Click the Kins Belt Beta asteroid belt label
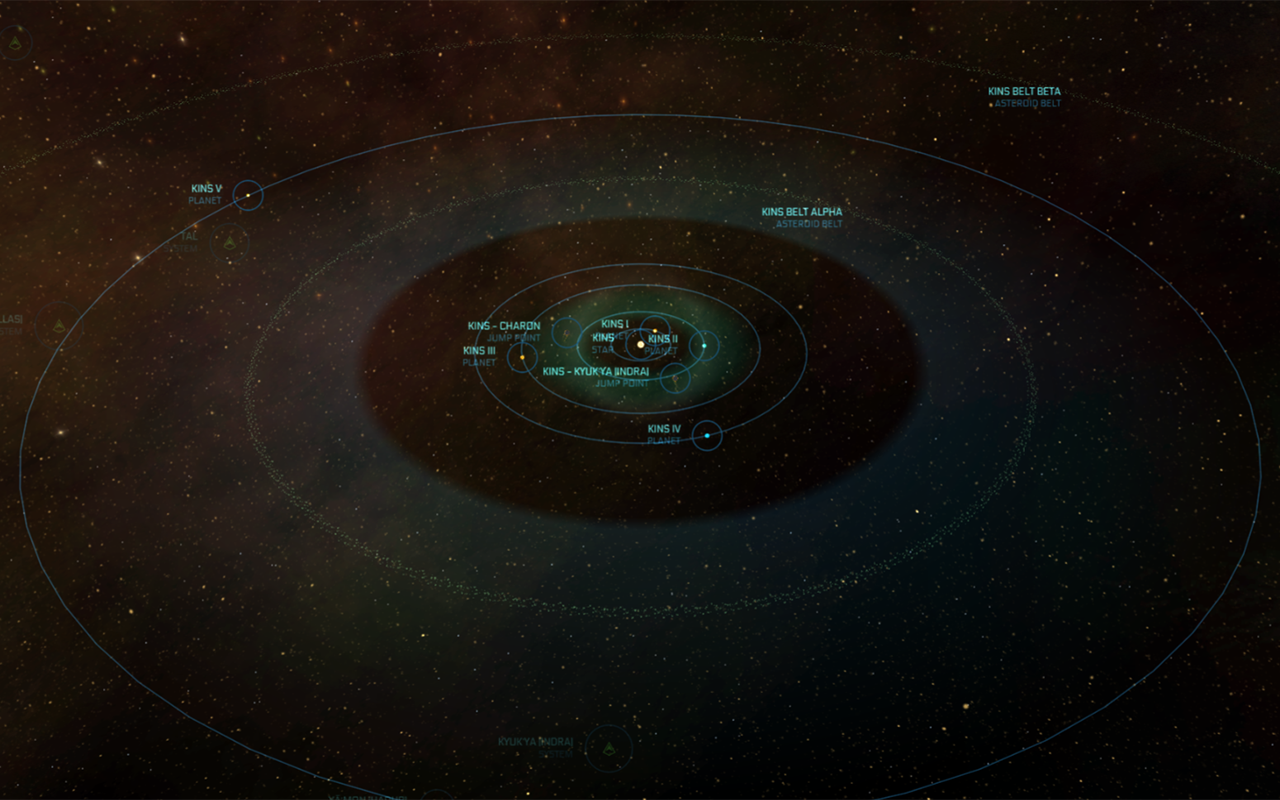This screenshot has width=1280, height=800. click(1024, 92)
